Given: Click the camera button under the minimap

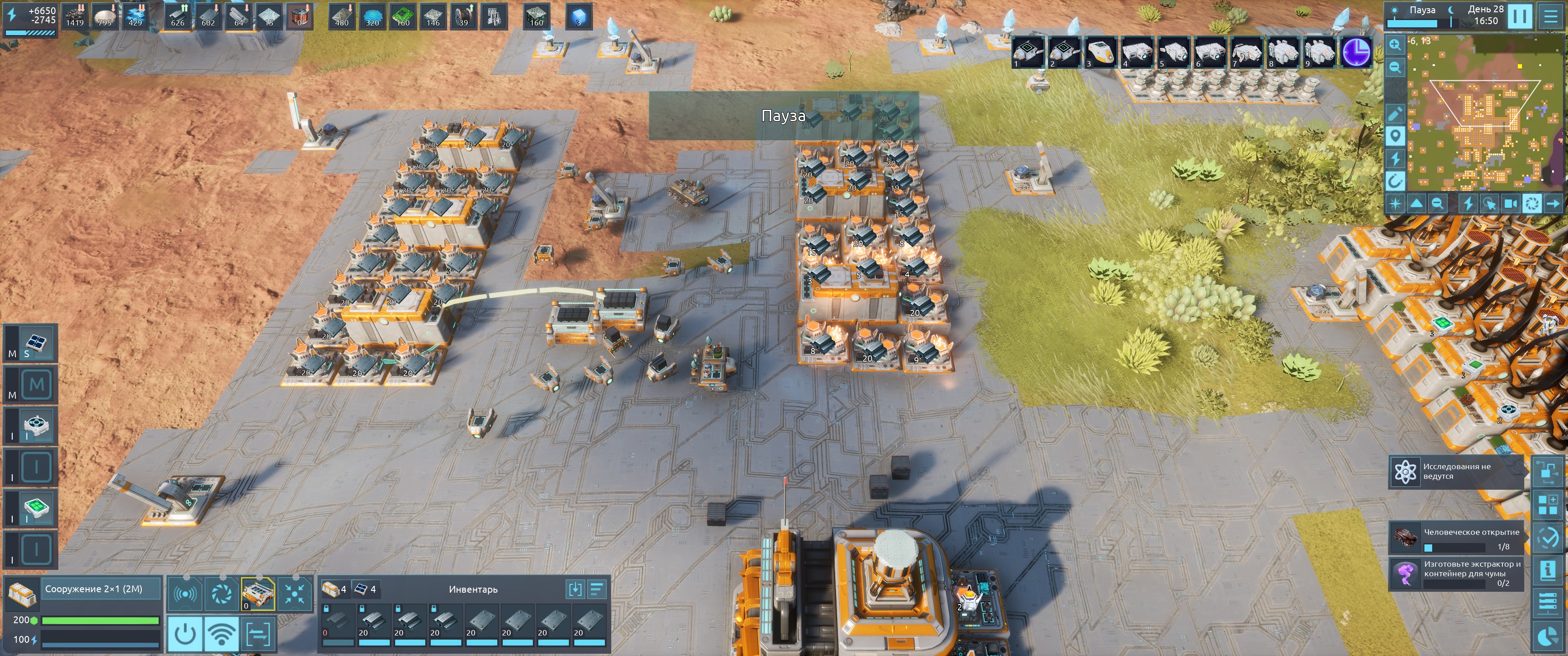Looking at the screenshot, I should point(1510,203).
